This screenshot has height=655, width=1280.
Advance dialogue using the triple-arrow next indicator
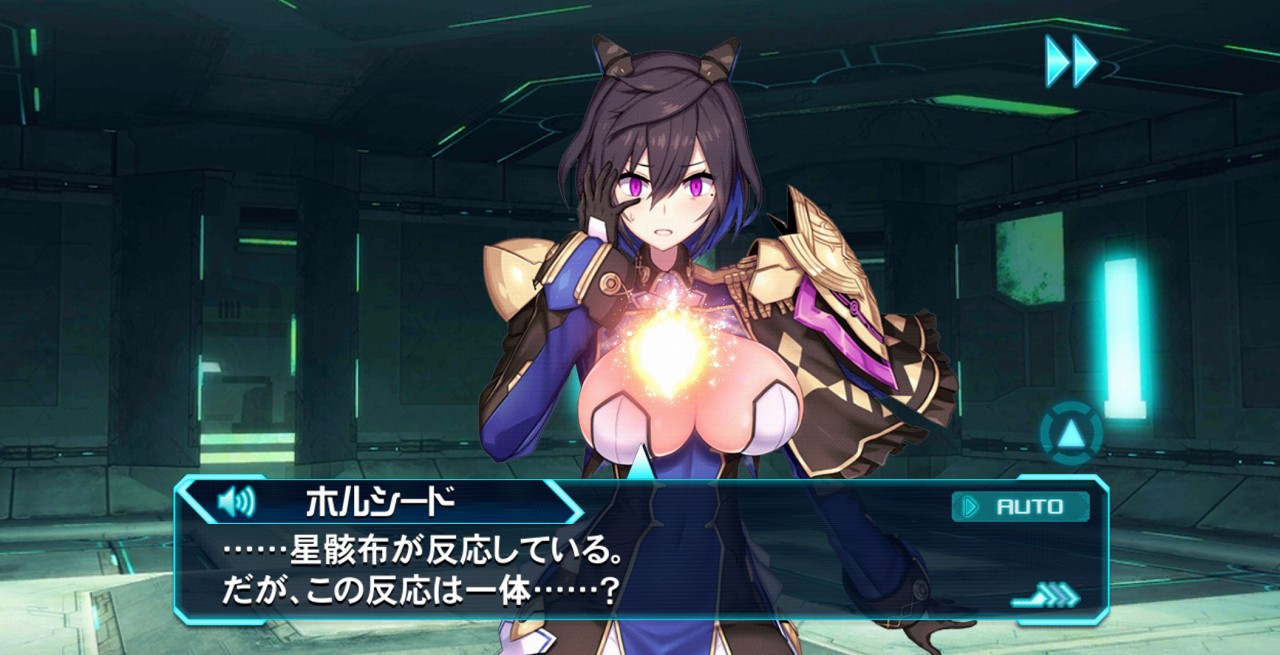coord(1047,596)
